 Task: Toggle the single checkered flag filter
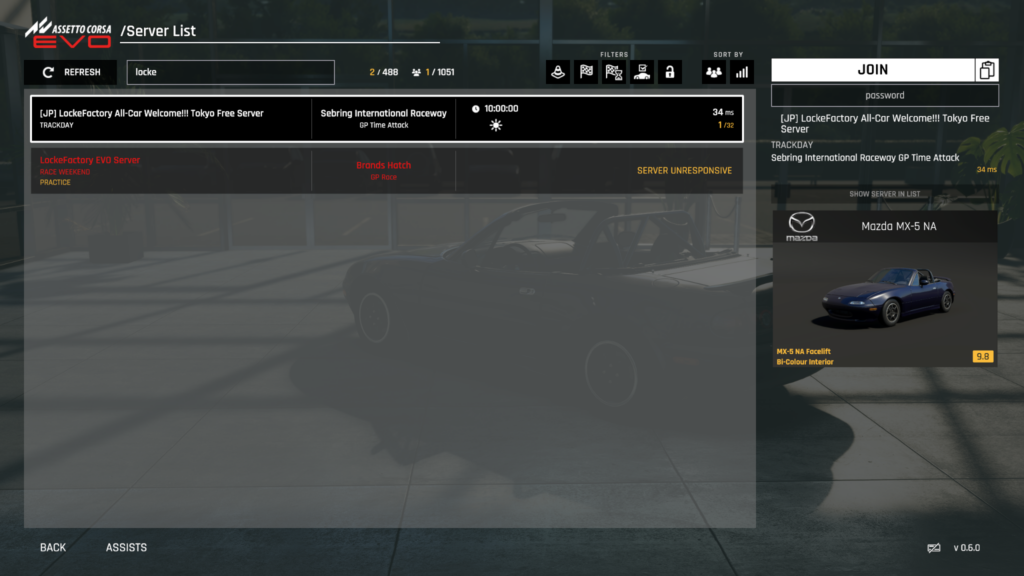tap(586, 72)
